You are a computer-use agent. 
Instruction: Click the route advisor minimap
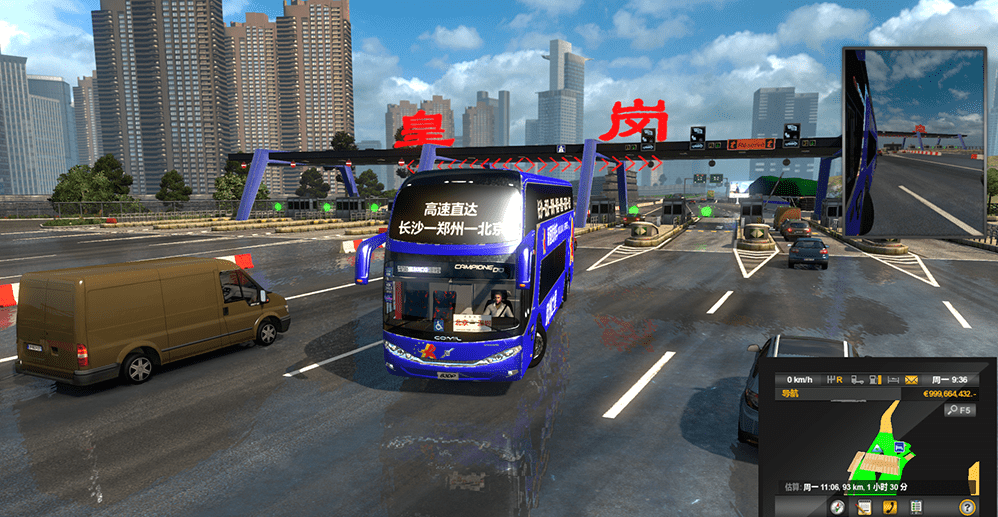(x=880, y=448)
